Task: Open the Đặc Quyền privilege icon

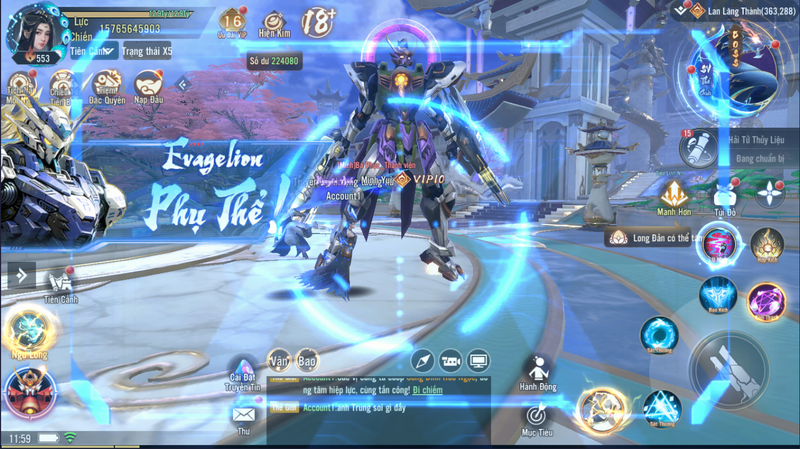Action: coord(106,85)
